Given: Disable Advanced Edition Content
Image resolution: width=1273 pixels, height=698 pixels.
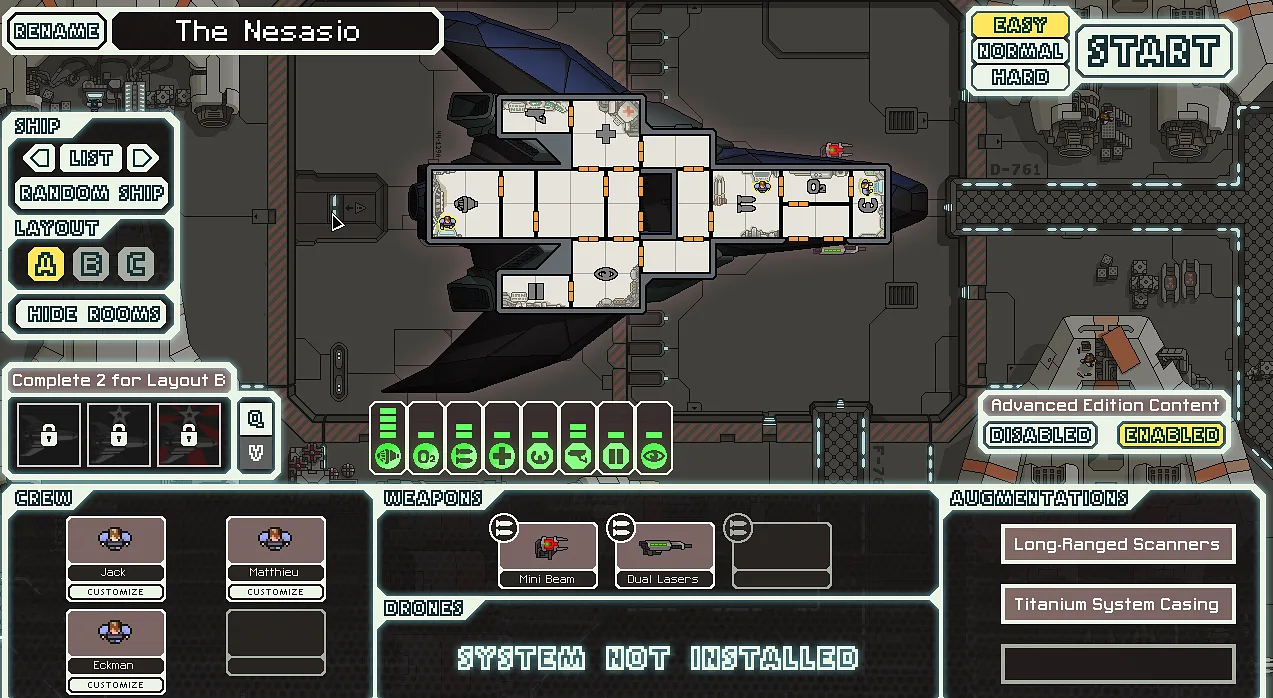Looking at the screenshot, I should click(1040, 435).
